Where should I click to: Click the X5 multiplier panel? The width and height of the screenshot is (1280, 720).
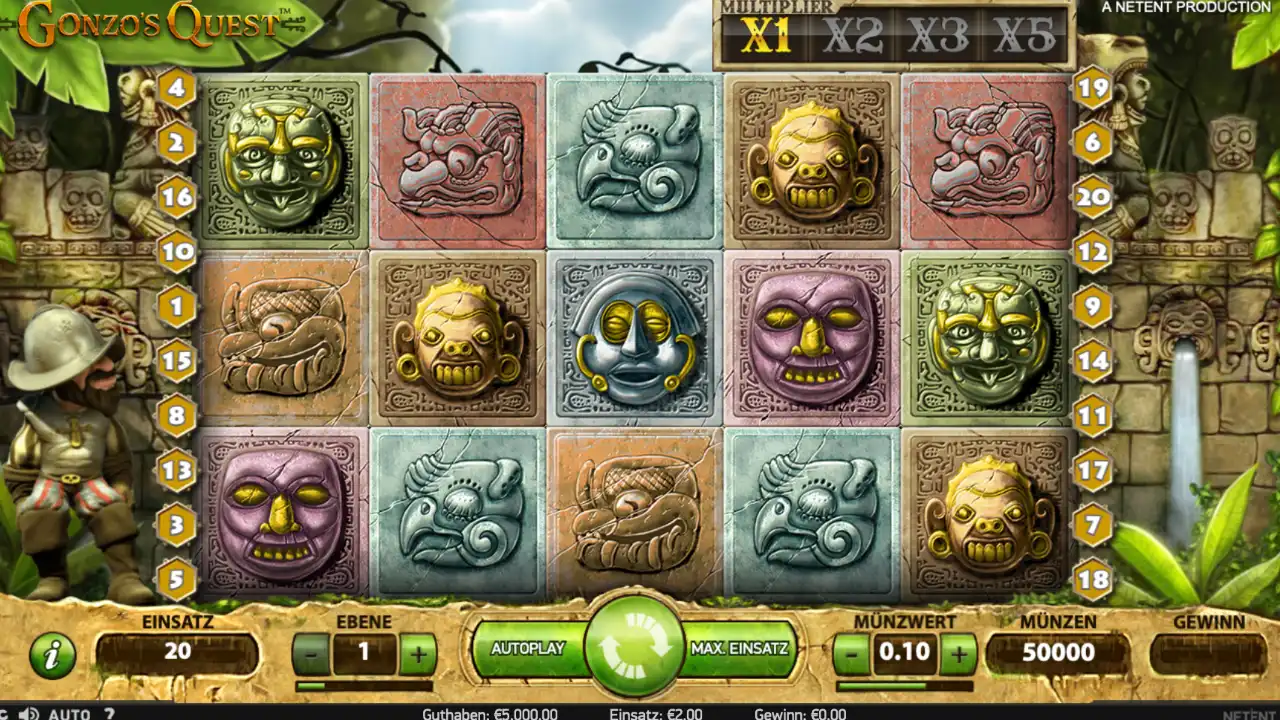pyautogui.click(x=1028, y=32)
